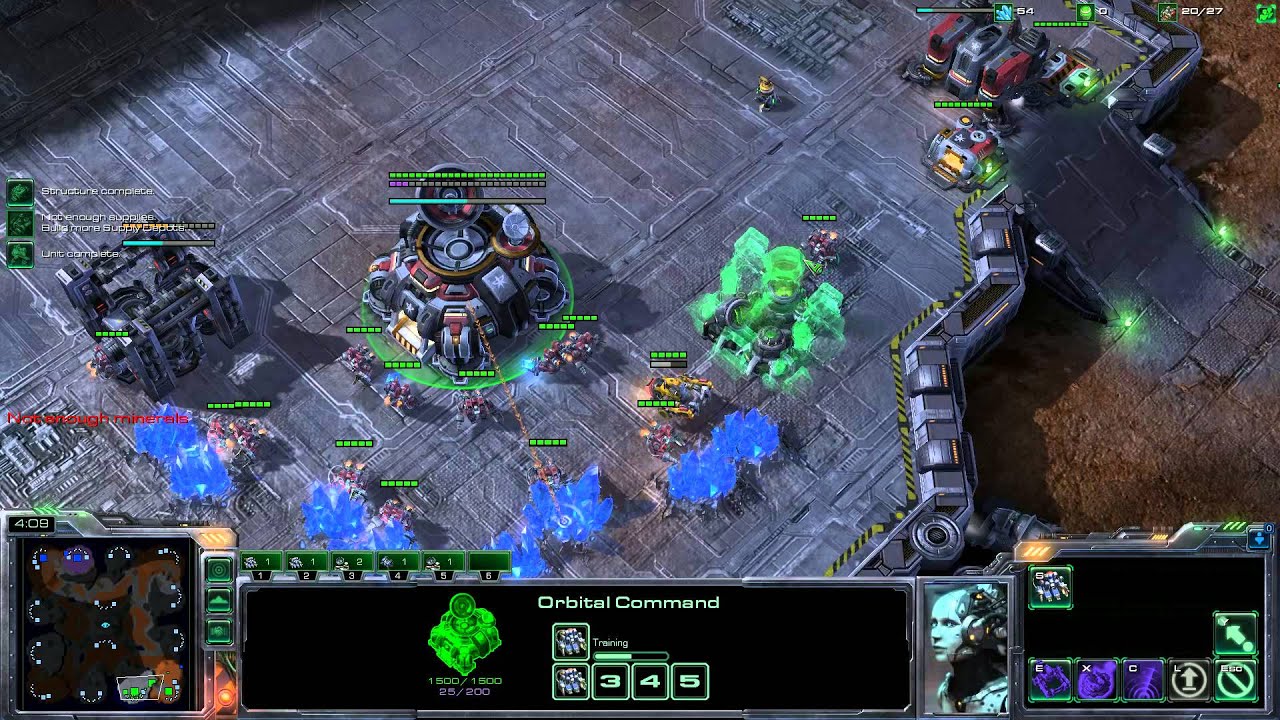Activate Scanner Sweep ability
The image size is (1280, 720).
click(x=1143, y=680)
